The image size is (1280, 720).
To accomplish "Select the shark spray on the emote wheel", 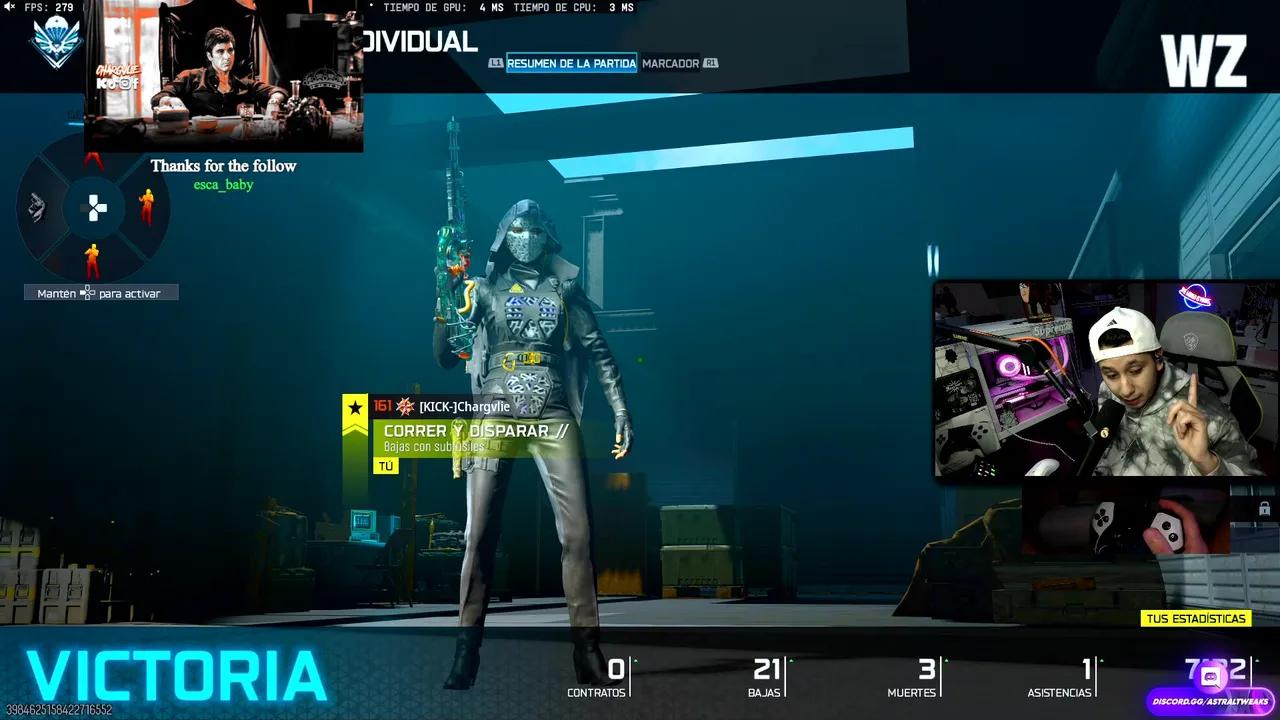I will point(37,207).
